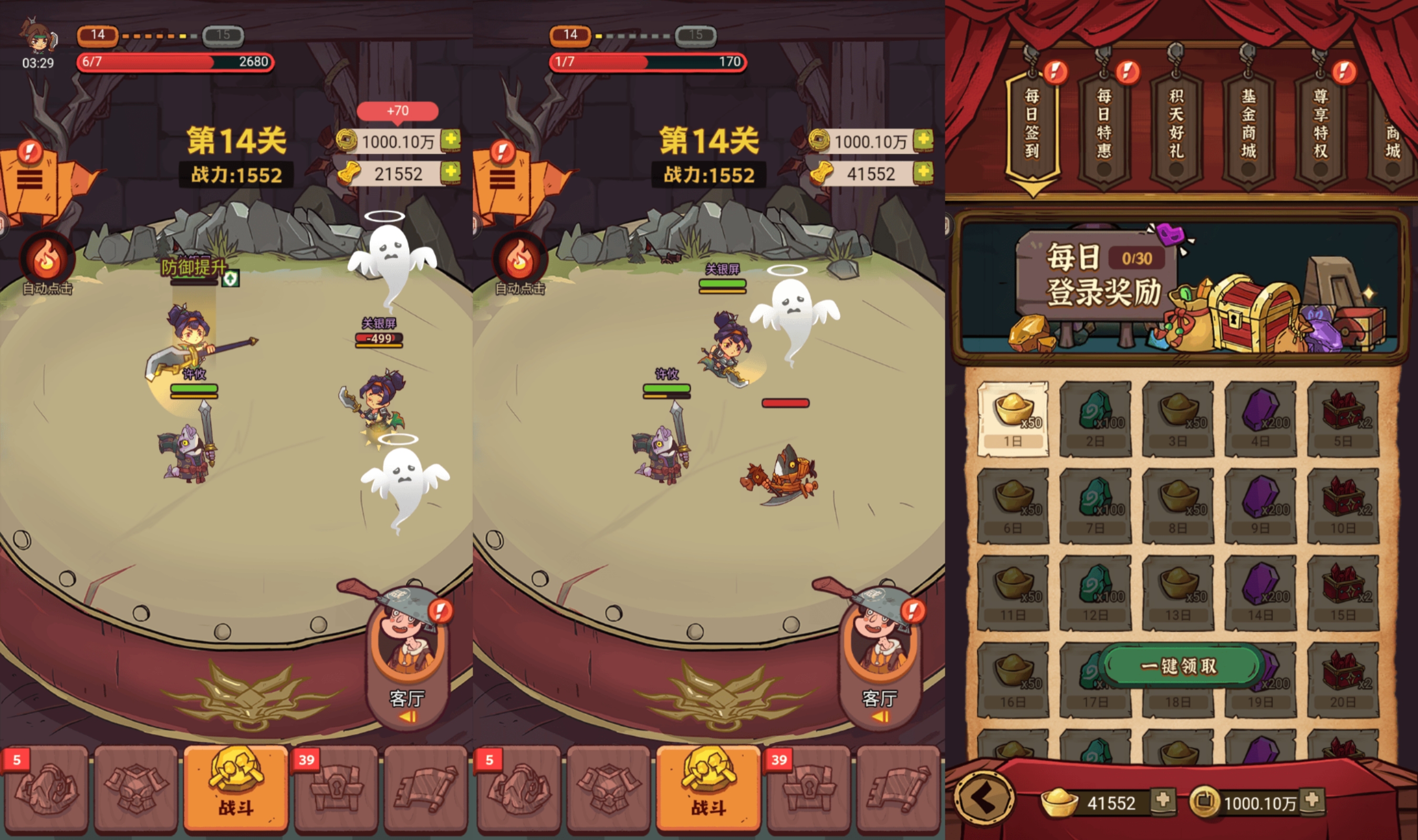
Task: Pick the 5日 red chest reward tile
Action: point(1343,419)
